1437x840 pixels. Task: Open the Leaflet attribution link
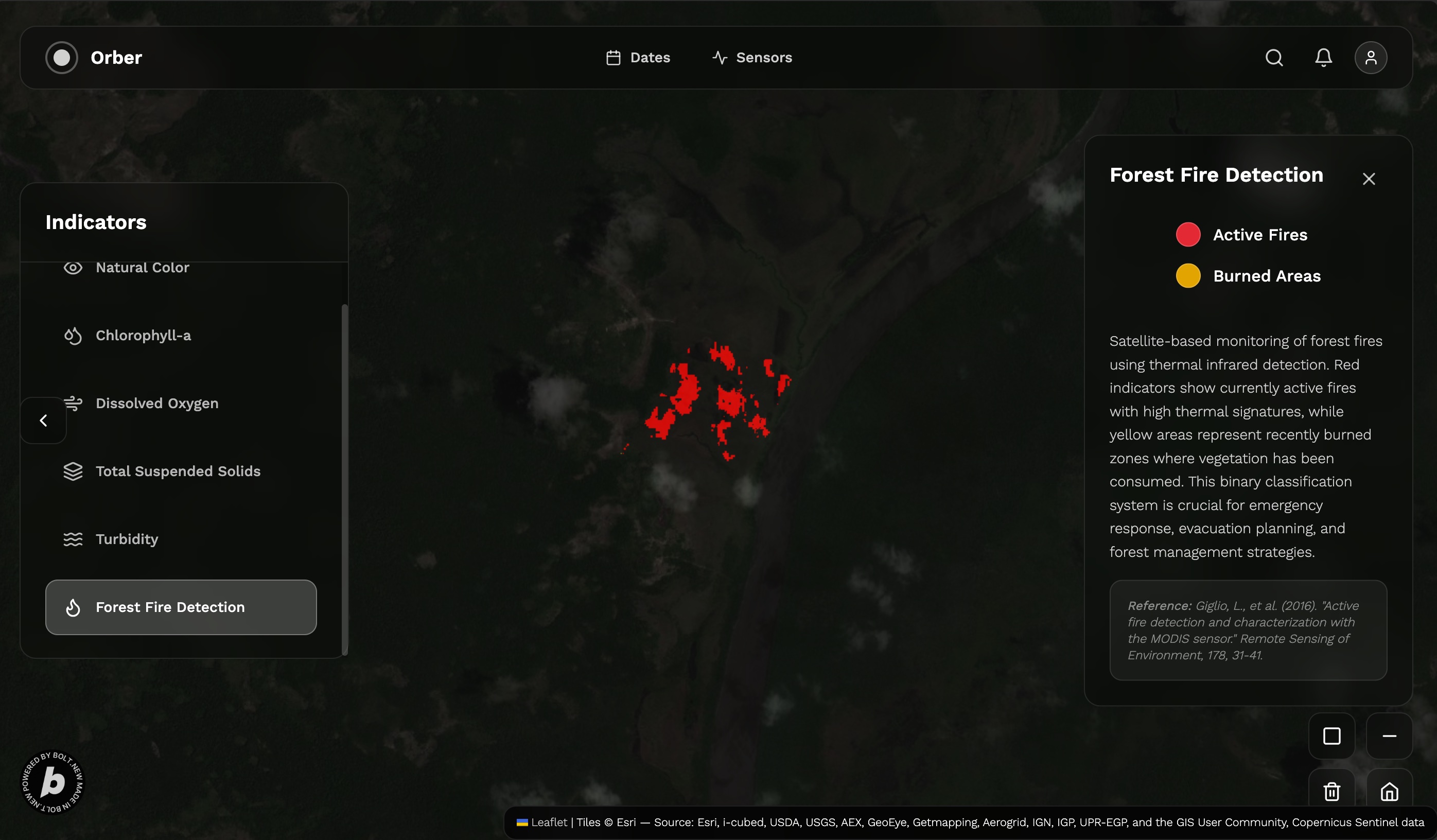[549, 822]
